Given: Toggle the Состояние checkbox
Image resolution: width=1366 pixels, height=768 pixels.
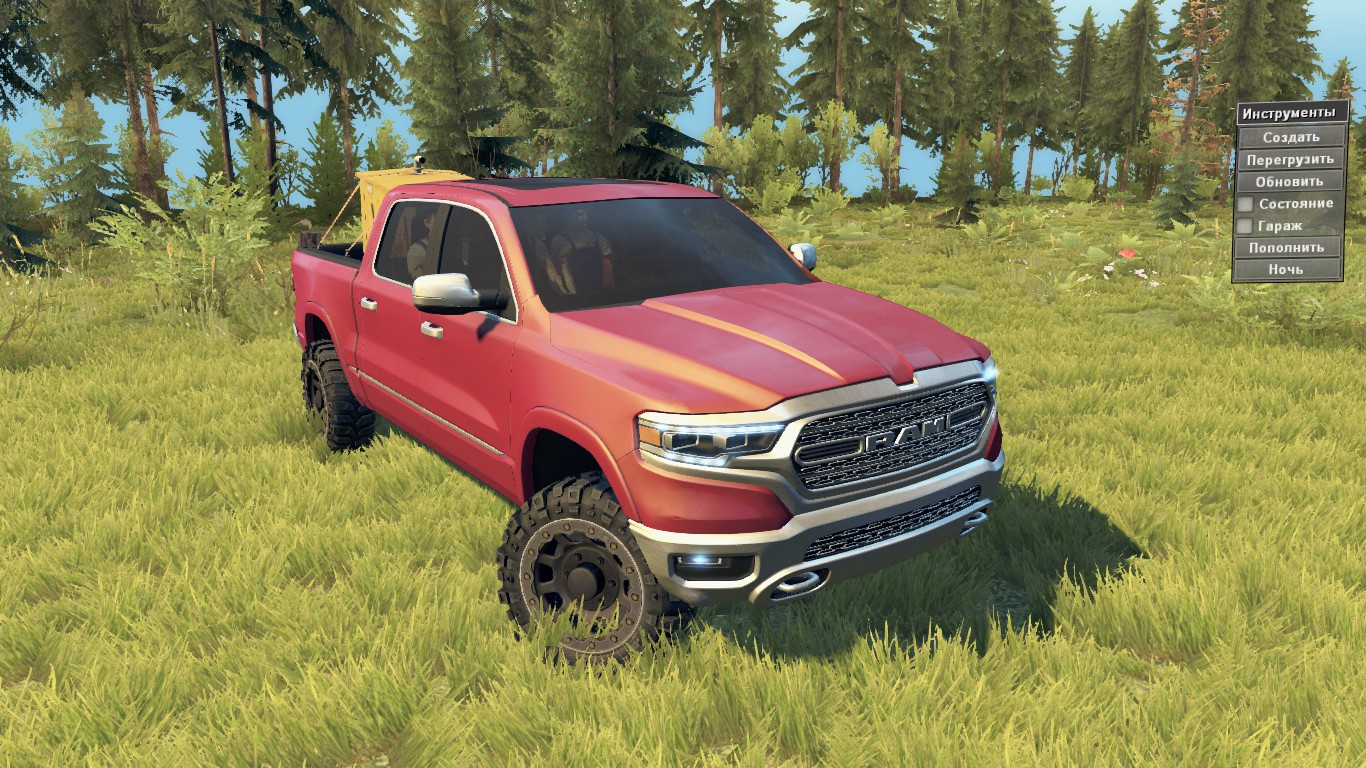Looking at the screenshot, I should point(1246,204).
